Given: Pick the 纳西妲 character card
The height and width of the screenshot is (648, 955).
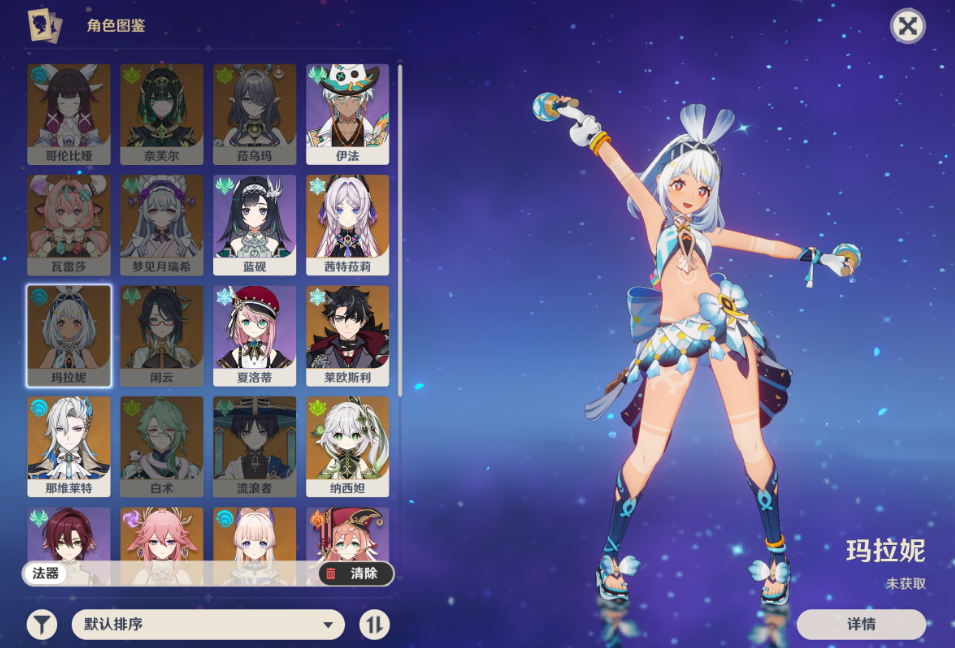Looking at the screenshot, I should [x=347, y=447].
